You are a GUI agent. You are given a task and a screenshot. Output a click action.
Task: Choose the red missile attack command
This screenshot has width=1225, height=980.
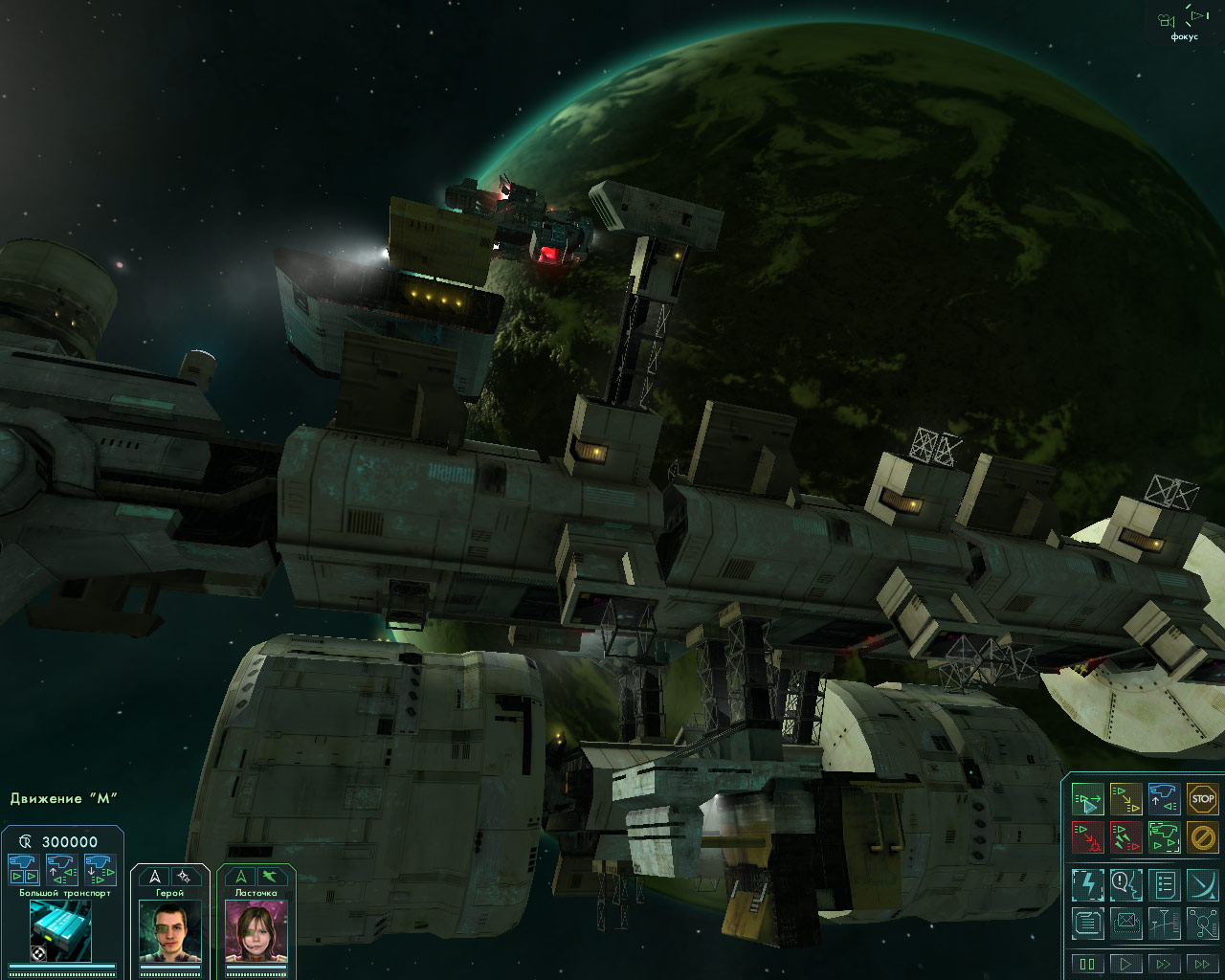tap(1125, 837)
